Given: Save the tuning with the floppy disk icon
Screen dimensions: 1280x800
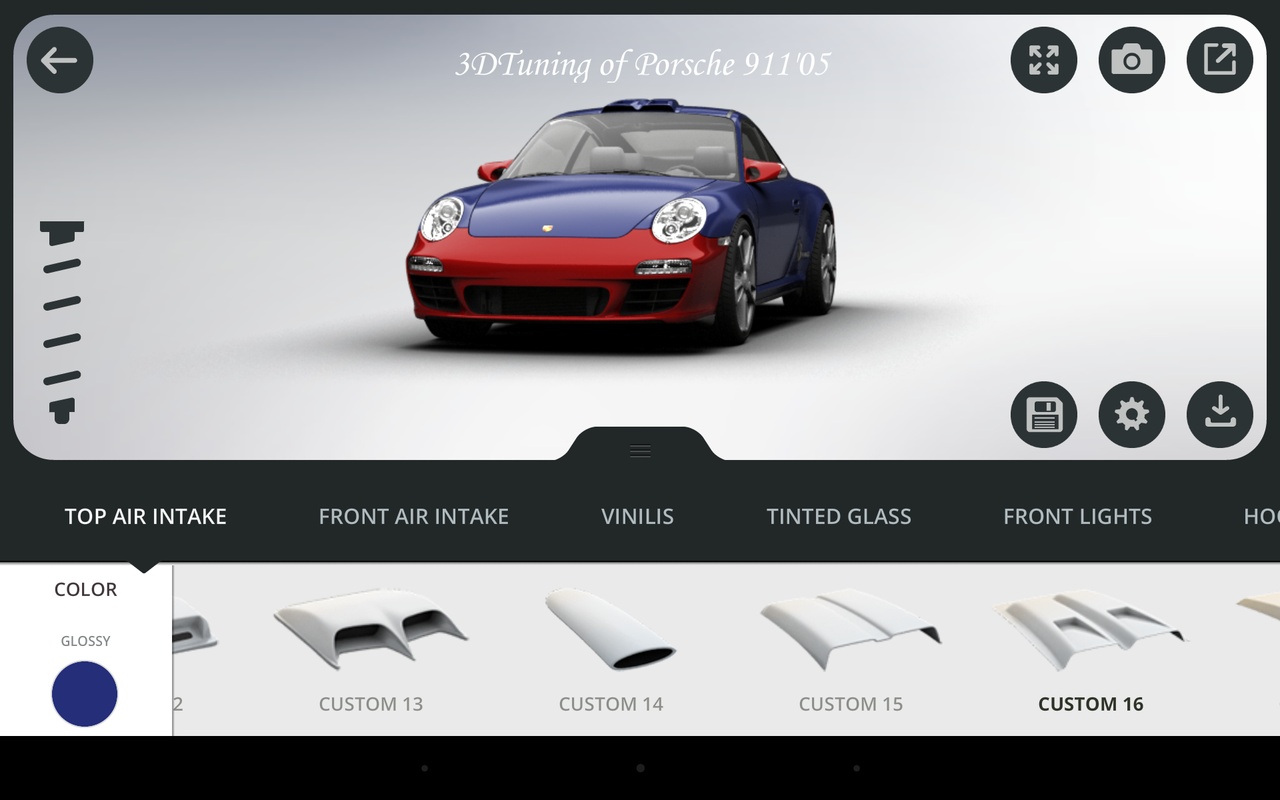Looking at the screenshot, I should tap(1044, 414).
